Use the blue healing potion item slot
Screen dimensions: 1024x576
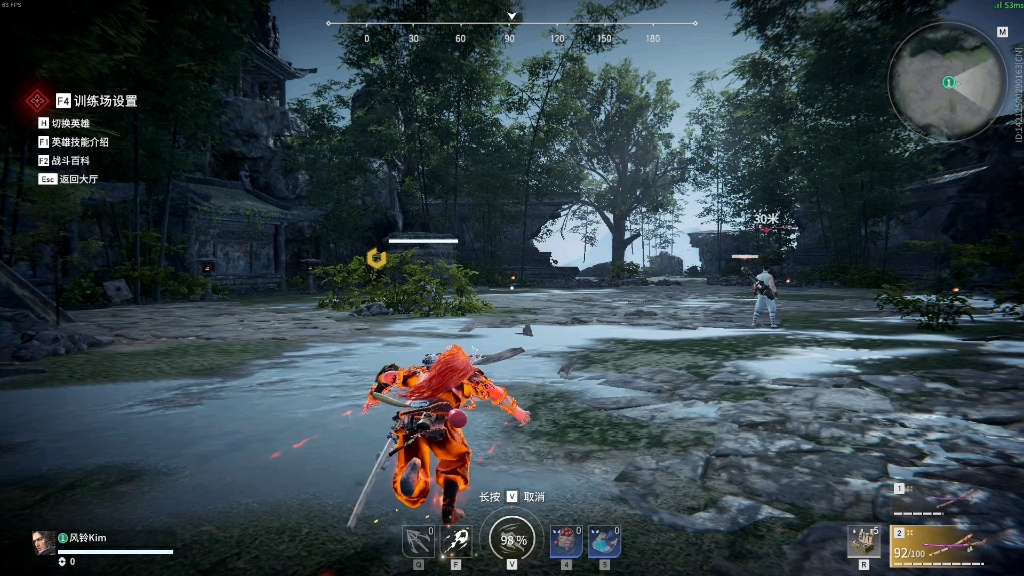[604, 541]
